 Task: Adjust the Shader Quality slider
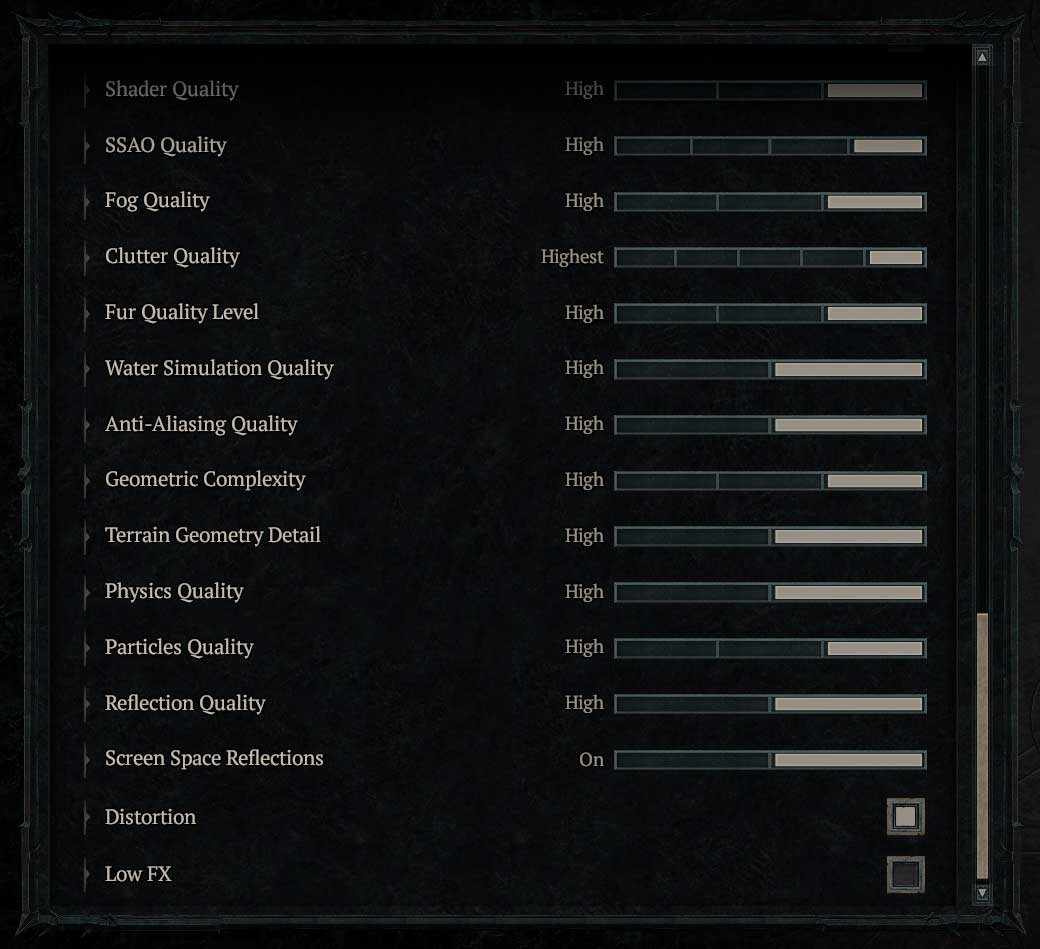pyautogui.click(x=770, y=90)
